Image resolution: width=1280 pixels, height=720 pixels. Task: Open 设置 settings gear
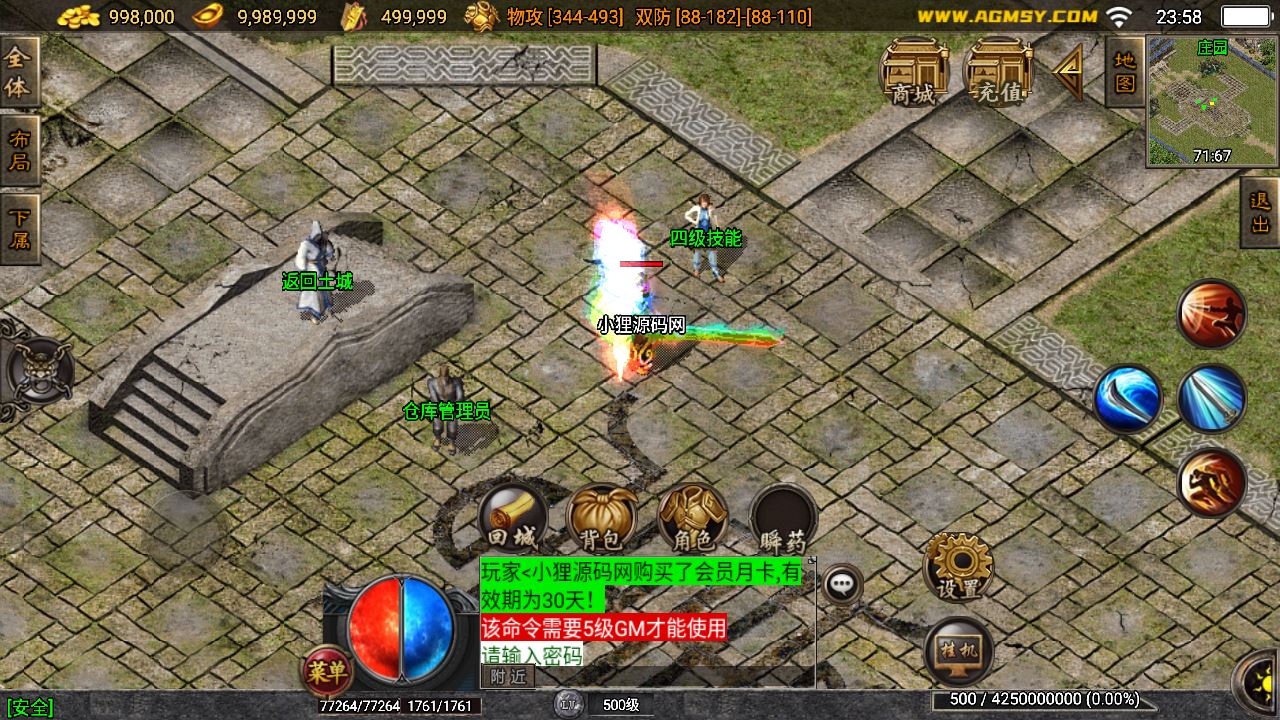coord(958,566)
